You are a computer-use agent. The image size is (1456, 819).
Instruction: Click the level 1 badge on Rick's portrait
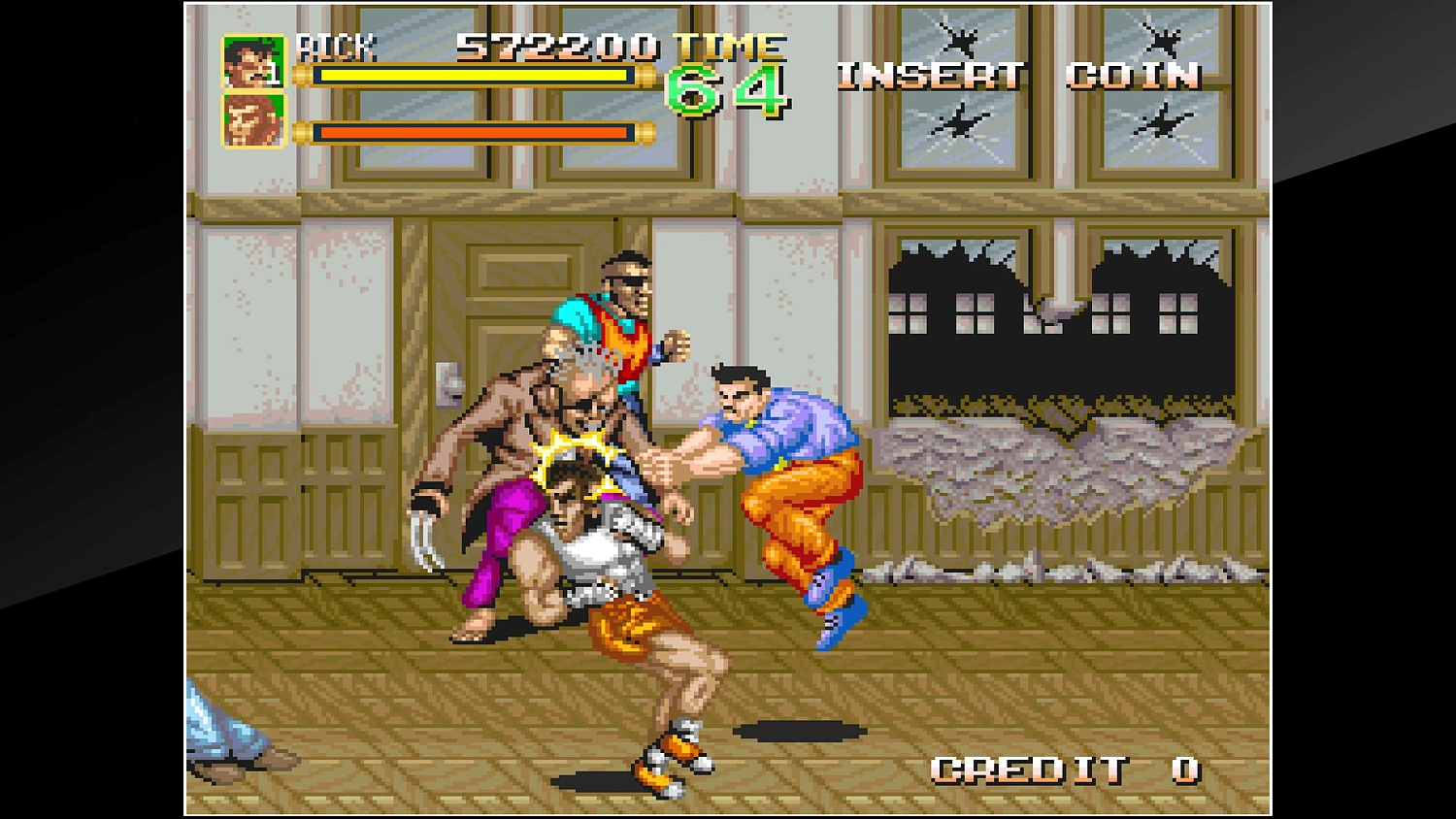(x=273, y=76)
